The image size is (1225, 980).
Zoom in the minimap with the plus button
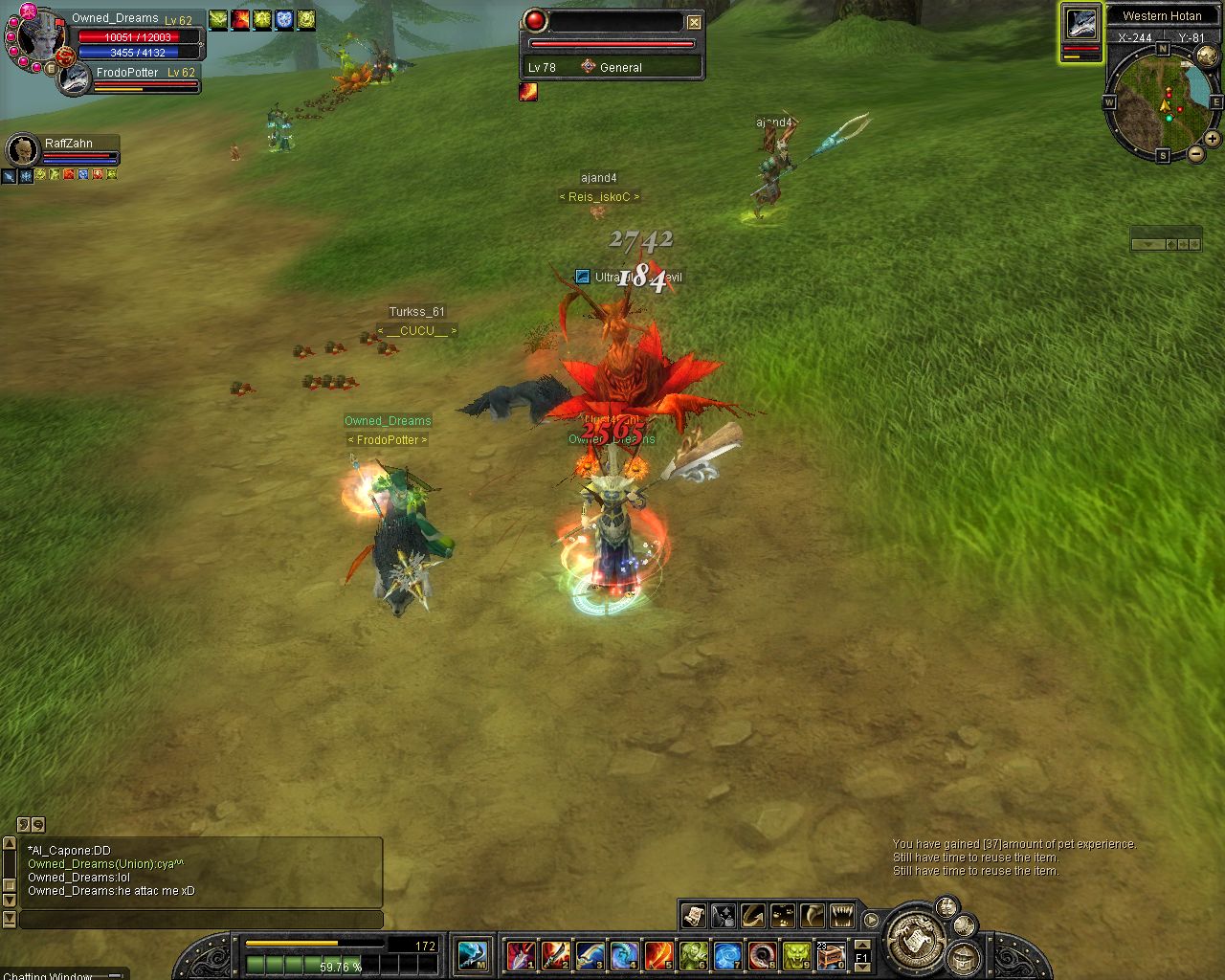tap(1214, 139)
